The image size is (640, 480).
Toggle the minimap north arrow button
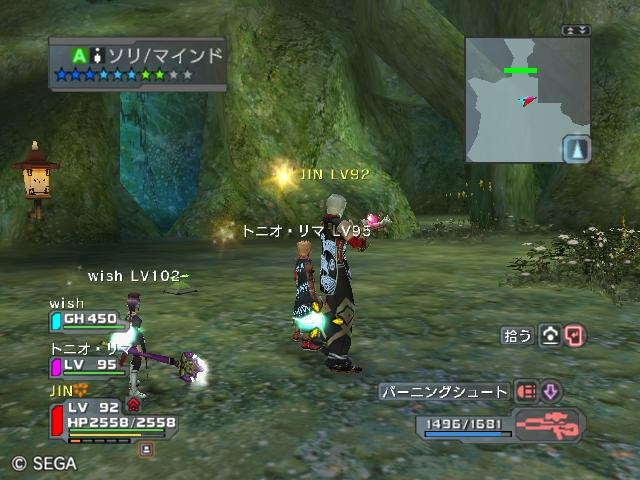pos(577,150)
